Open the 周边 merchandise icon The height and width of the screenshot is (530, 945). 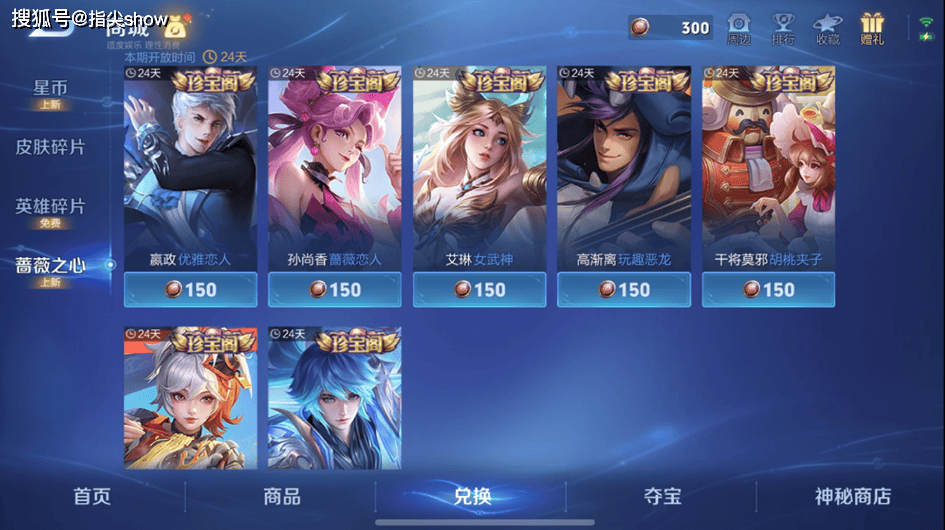pyautogui.click(x=739, y=28)
